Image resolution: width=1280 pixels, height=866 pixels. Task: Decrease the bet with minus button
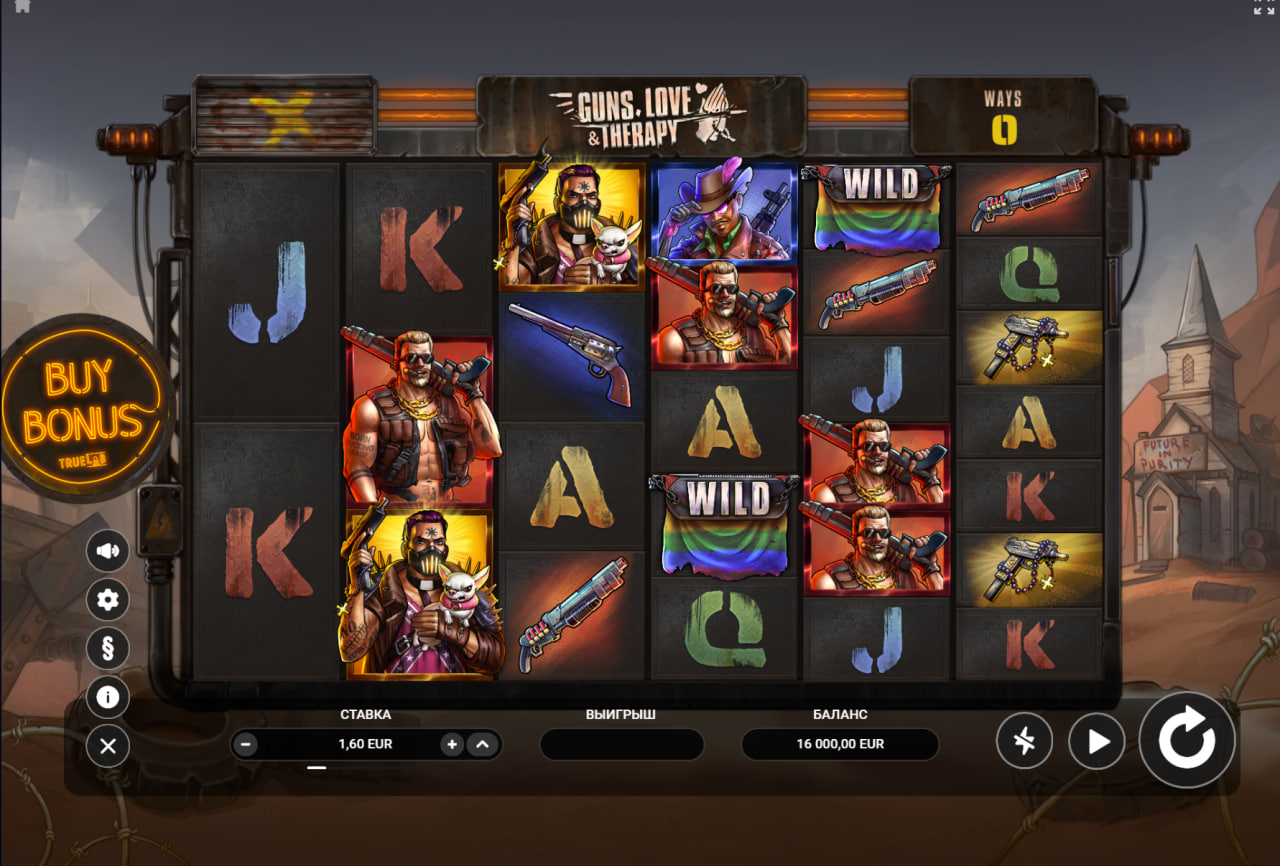[x=247, y=744]
